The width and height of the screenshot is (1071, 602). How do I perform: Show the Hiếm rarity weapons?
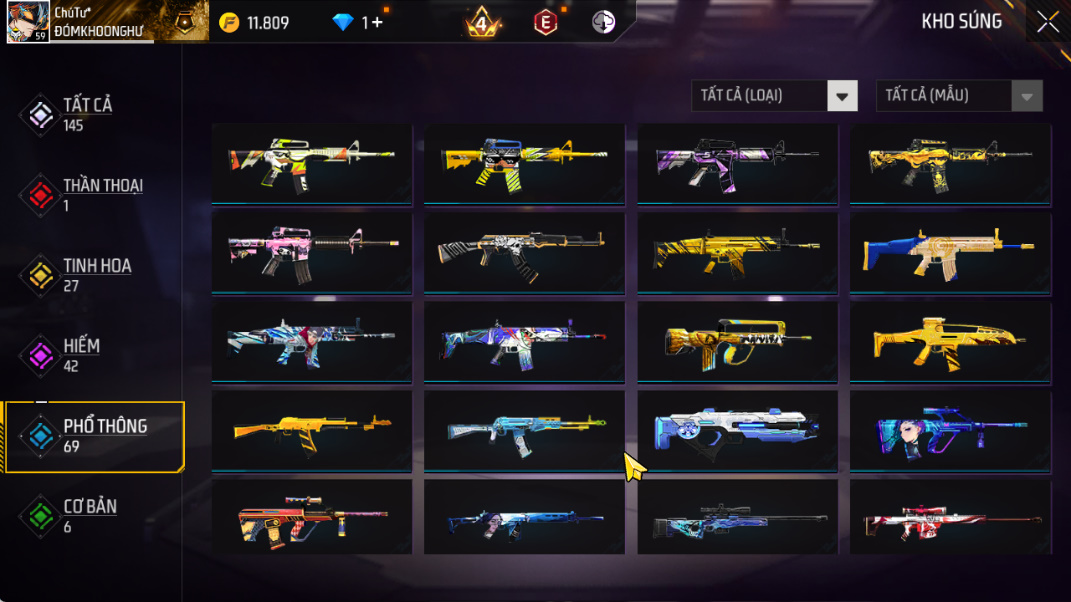tap(80, 354)
